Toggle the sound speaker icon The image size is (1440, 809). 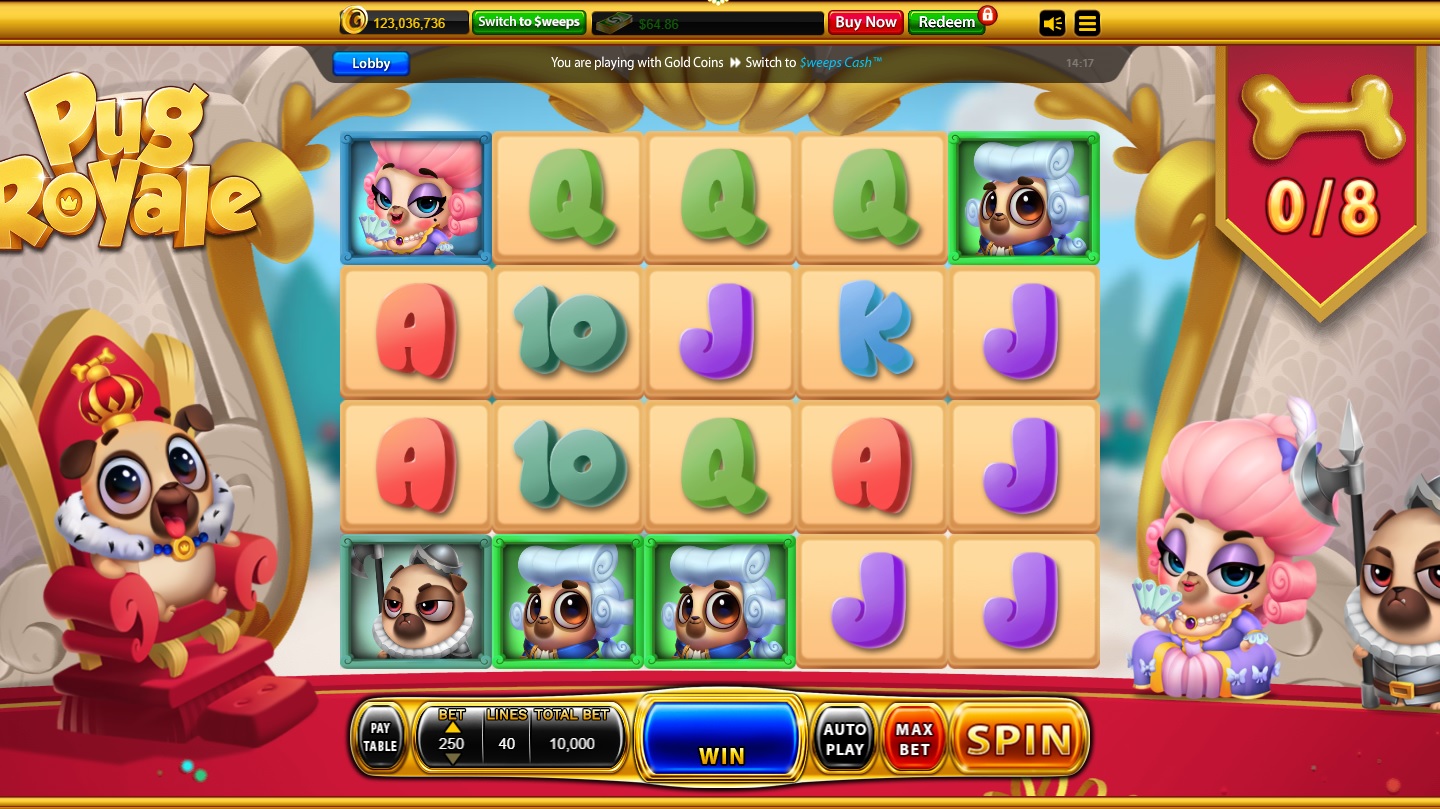tap(1052, 22)
